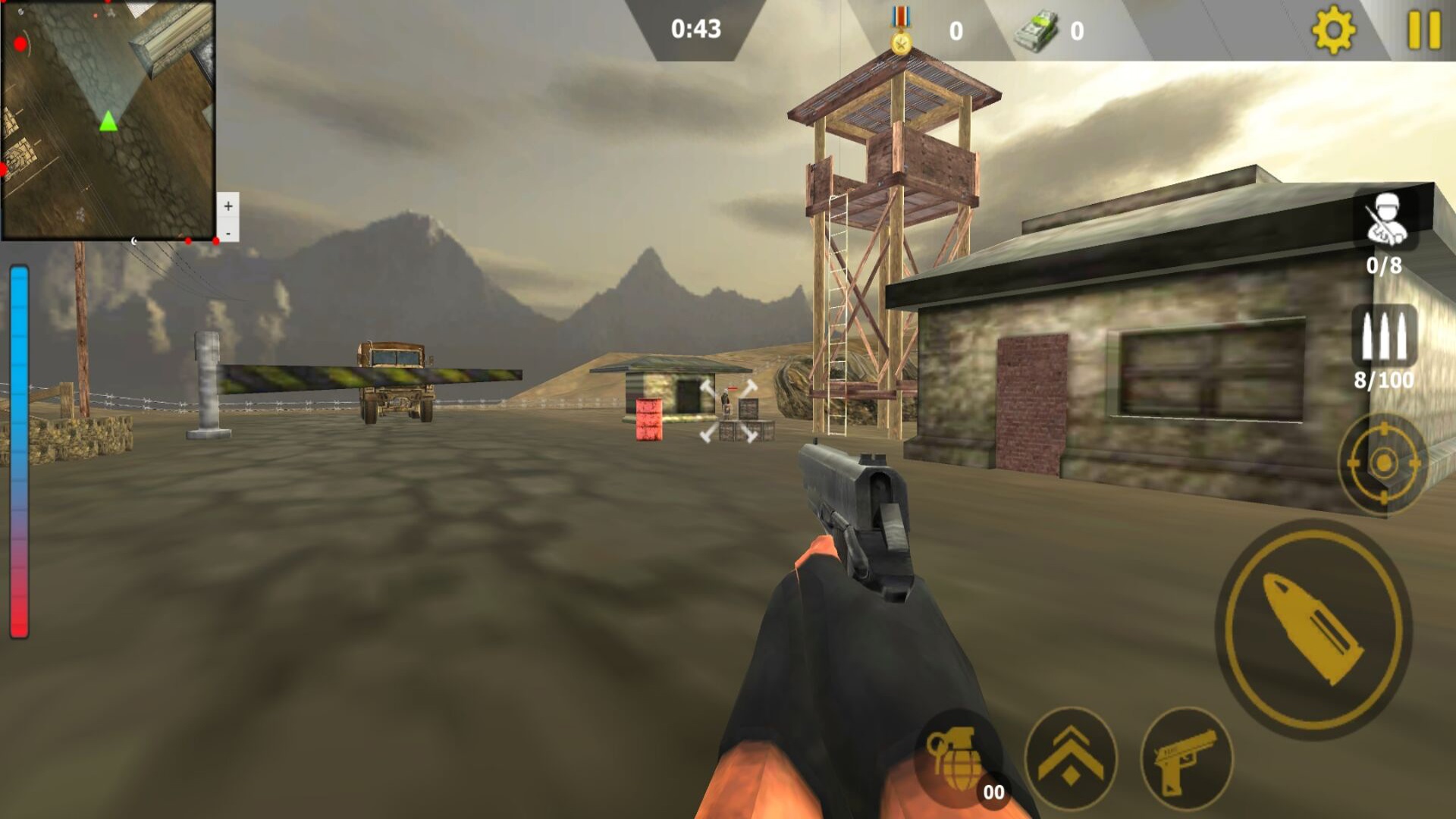1456x819 pixels.
Task: Pause the game
Action: [1423, 30]
